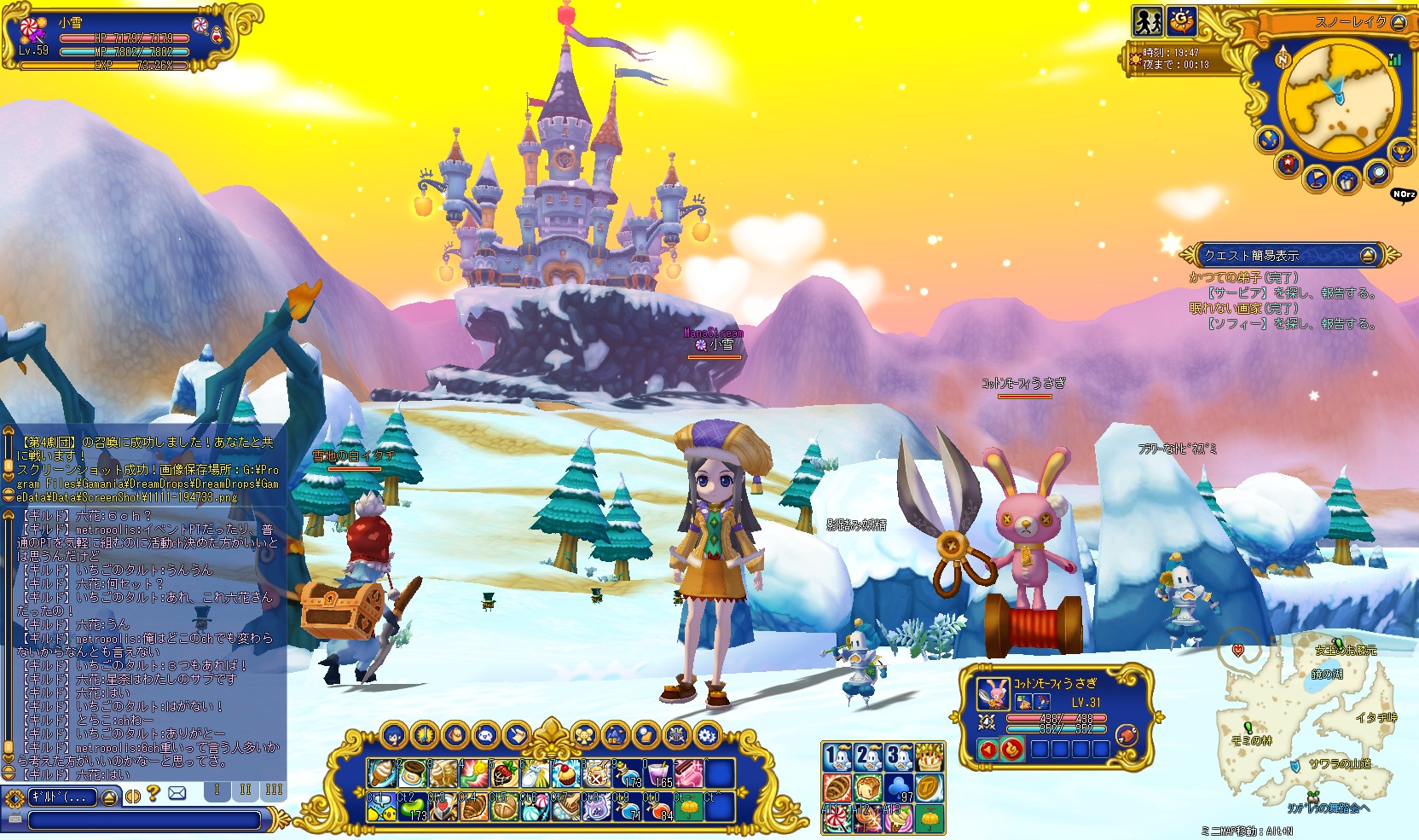Screen dimensions: 1419x840
Task: Select the gold T coin icon
Action: coord(930,787)
